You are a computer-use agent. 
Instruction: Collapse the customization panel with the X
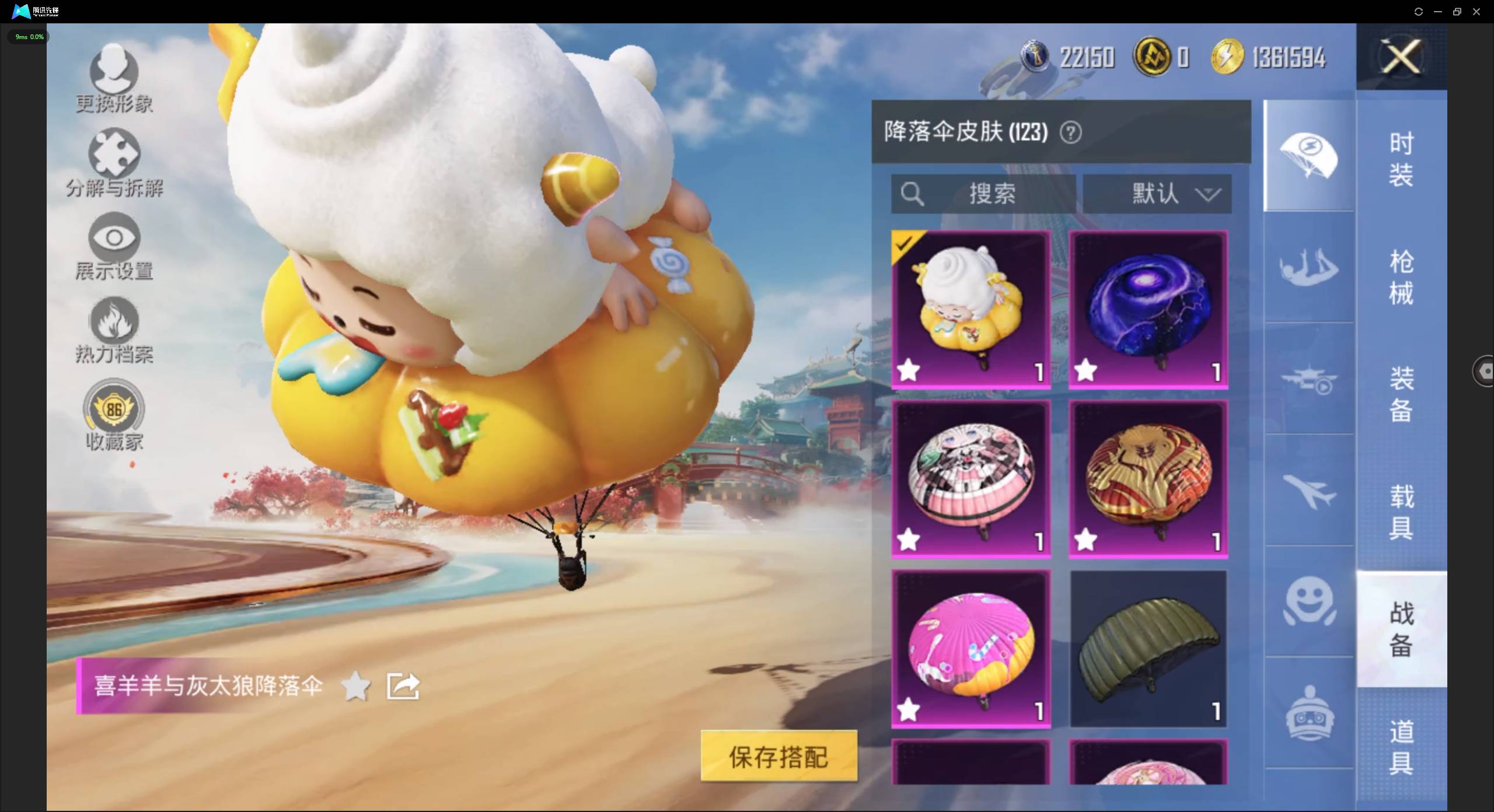click(x=1401, y=57)
